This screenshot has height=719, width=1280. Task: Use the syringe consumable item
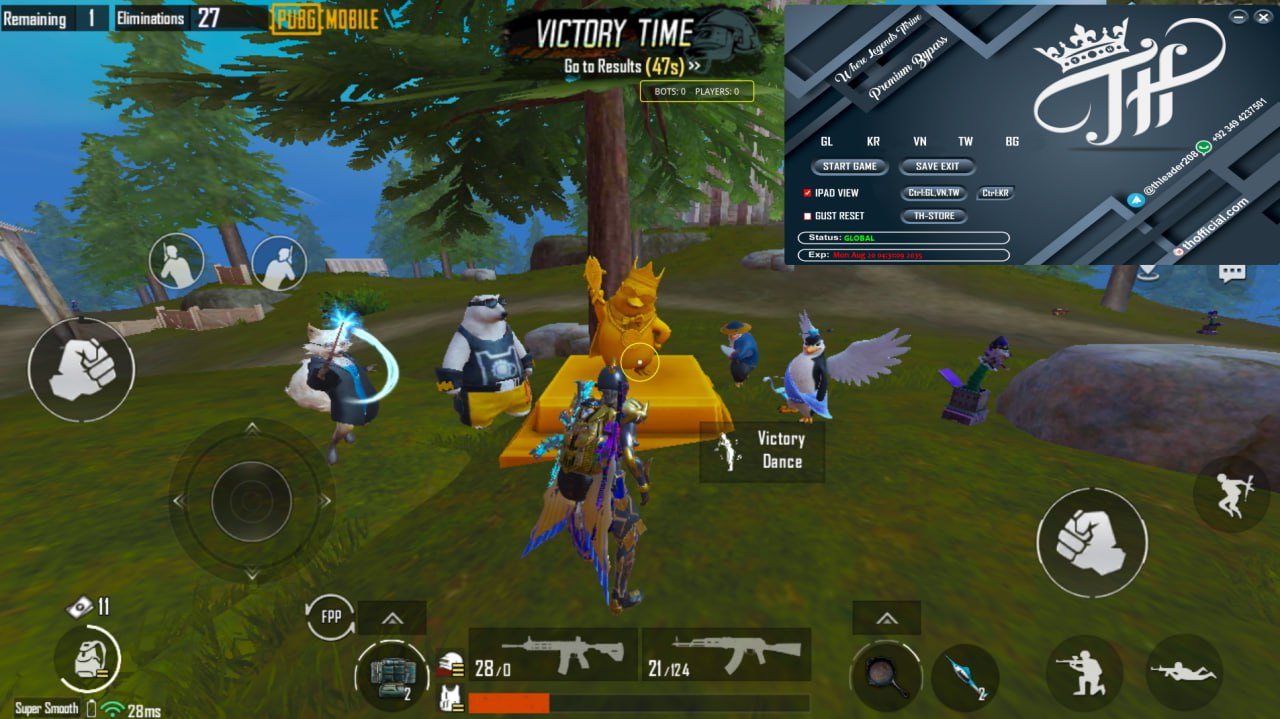(965, 676)
